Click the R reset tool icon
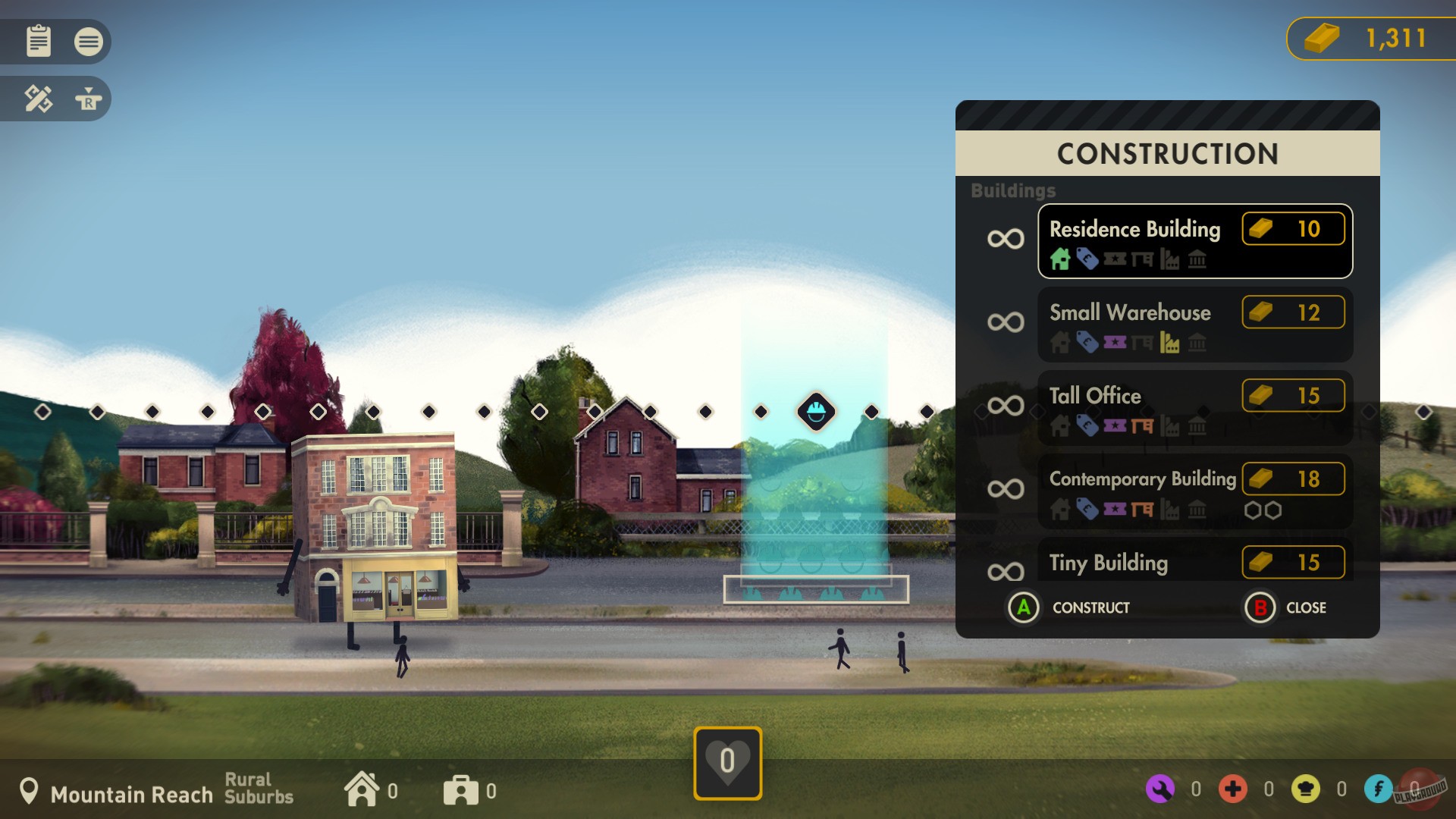 tap(89, 99)
